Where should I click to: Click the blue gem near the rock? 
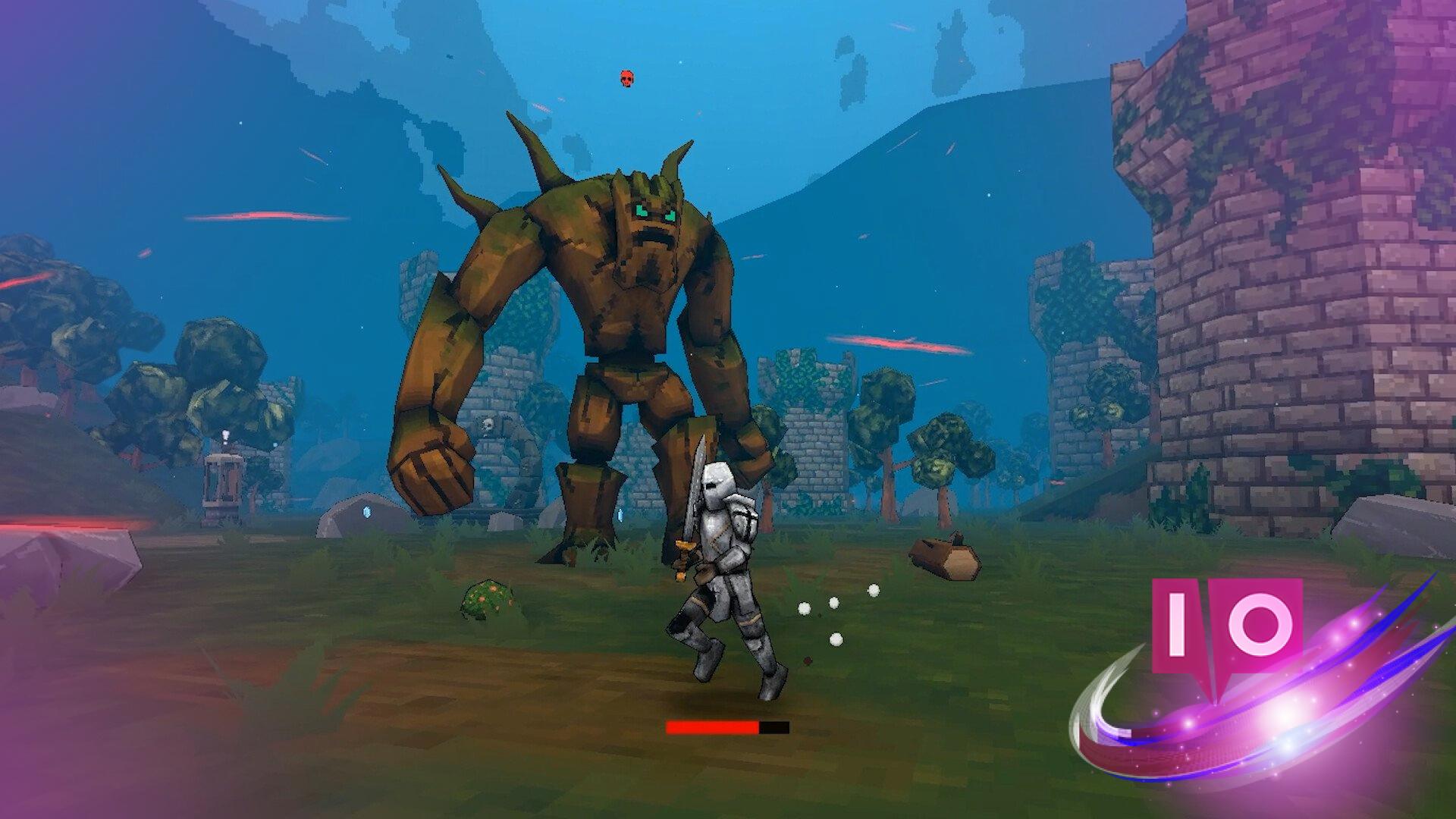click(366, 510)
